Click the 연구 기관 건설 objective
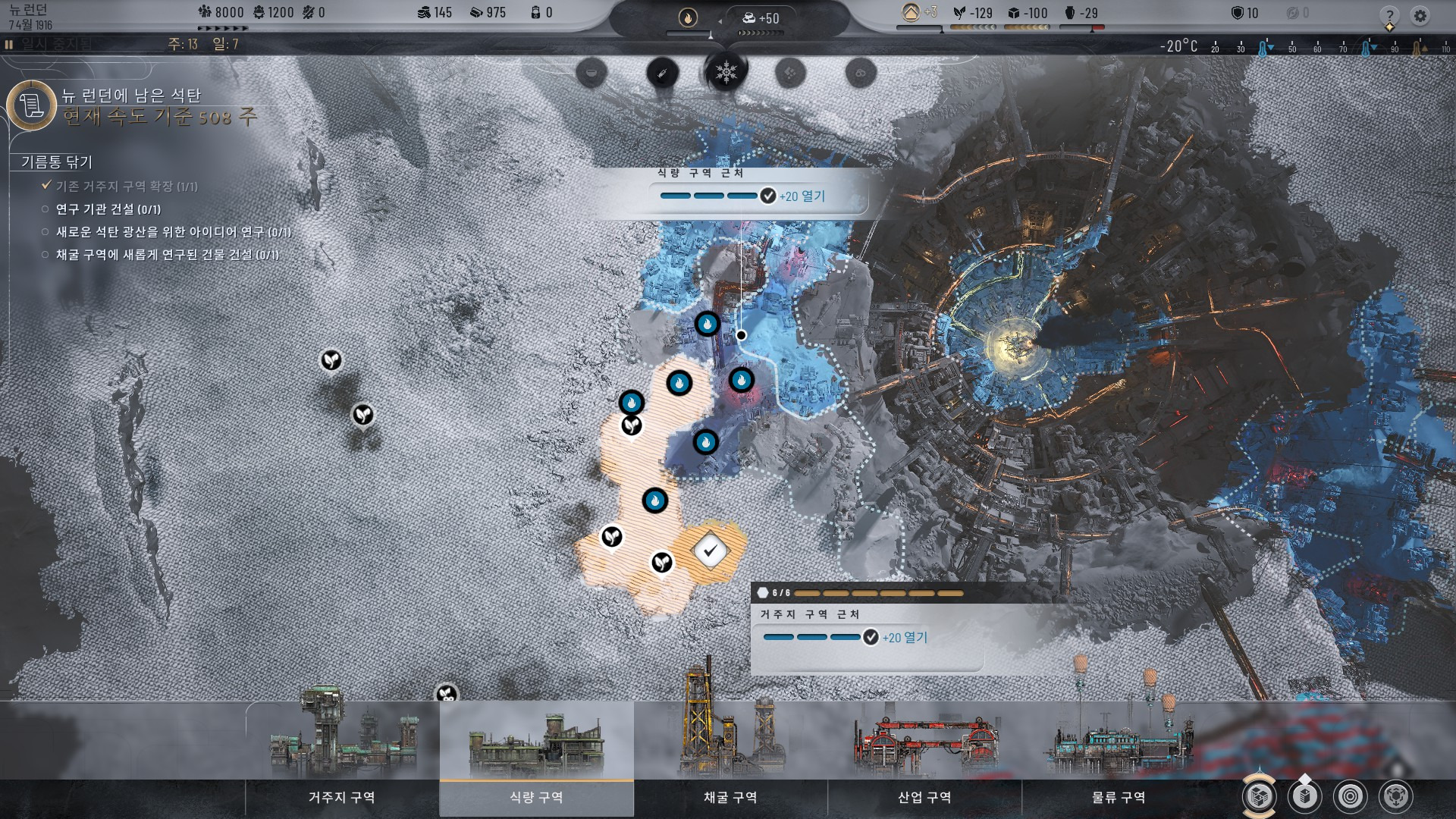This screenshot has height=819, width=1456. click(x=108, y=209)
